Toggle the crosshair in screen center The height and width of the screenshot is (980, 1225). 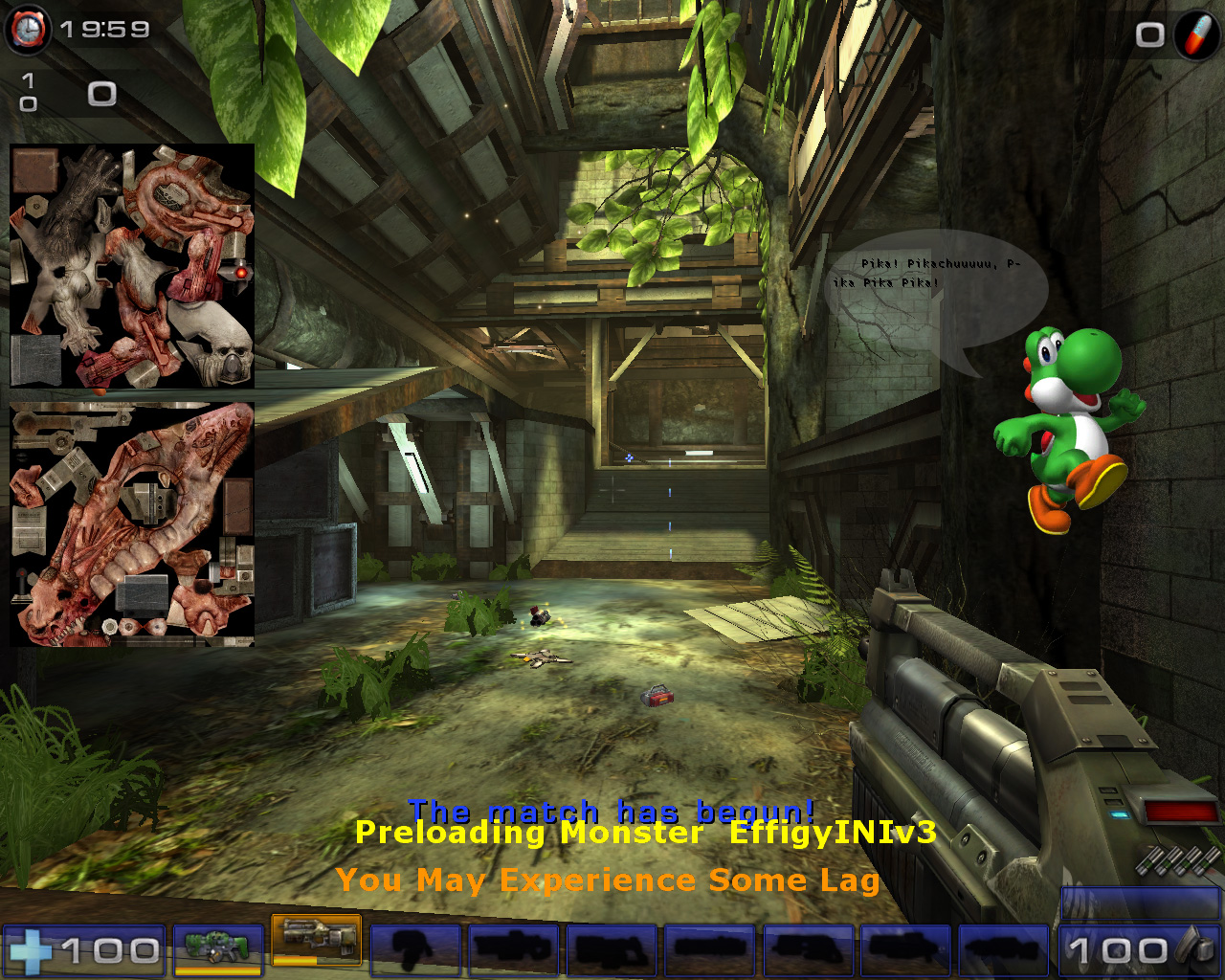pyautogui.click(x=612, y=490)
